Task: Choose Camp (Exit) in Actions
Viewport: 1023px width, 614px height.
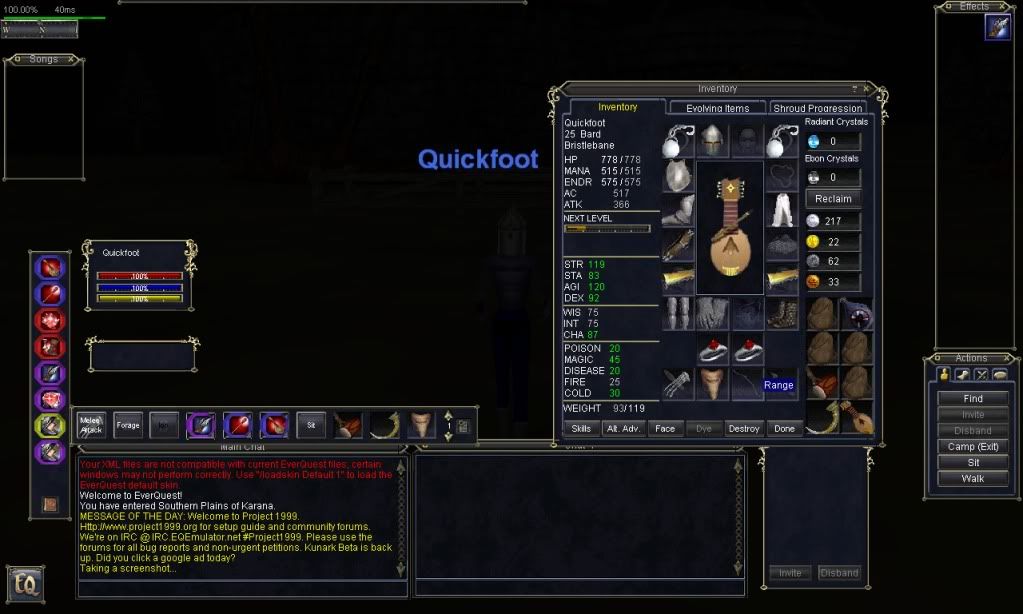Action: coord(973,446)
